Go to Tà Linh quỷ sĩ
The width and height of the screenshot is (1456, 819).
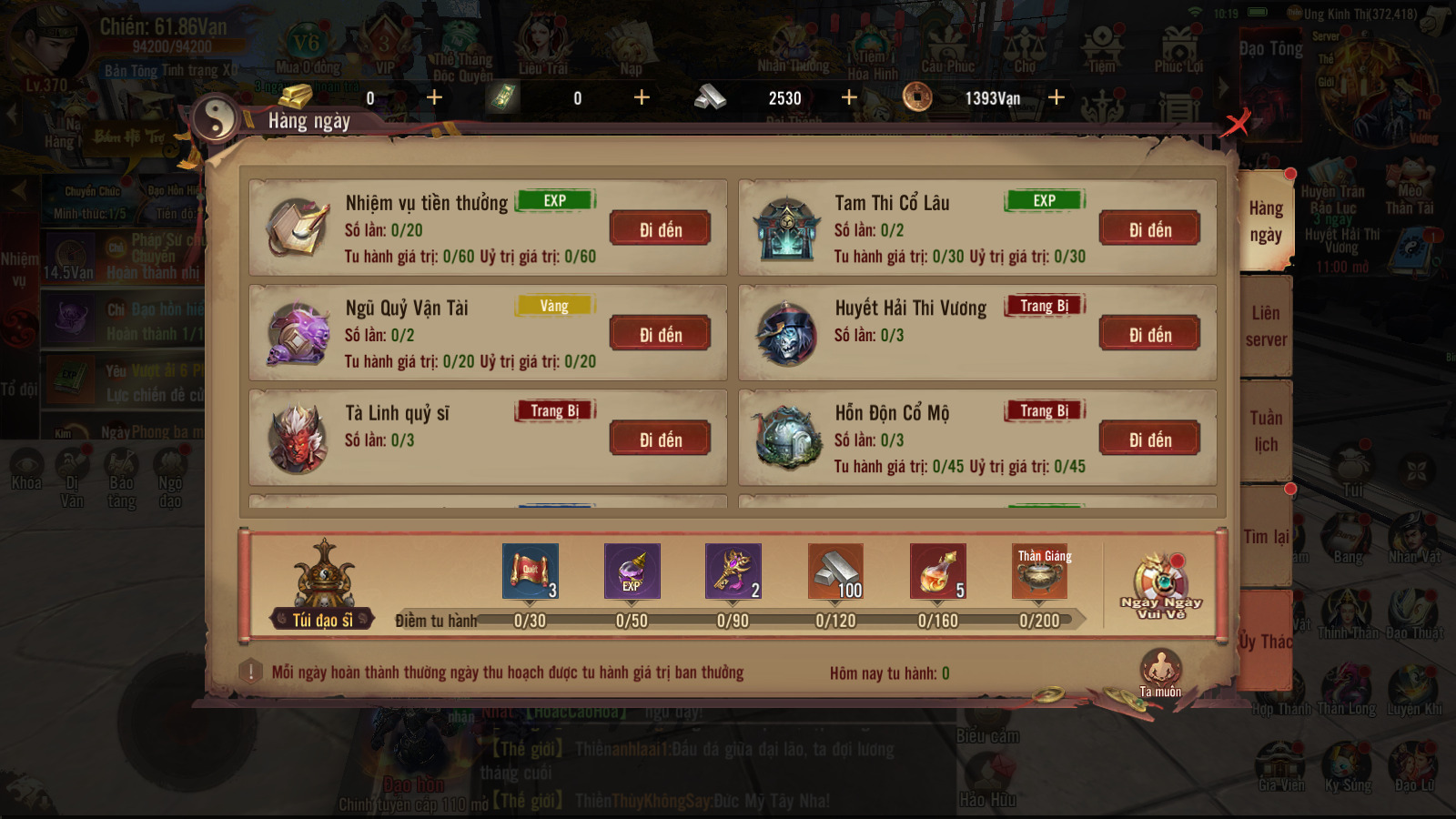tap(660, 440)
